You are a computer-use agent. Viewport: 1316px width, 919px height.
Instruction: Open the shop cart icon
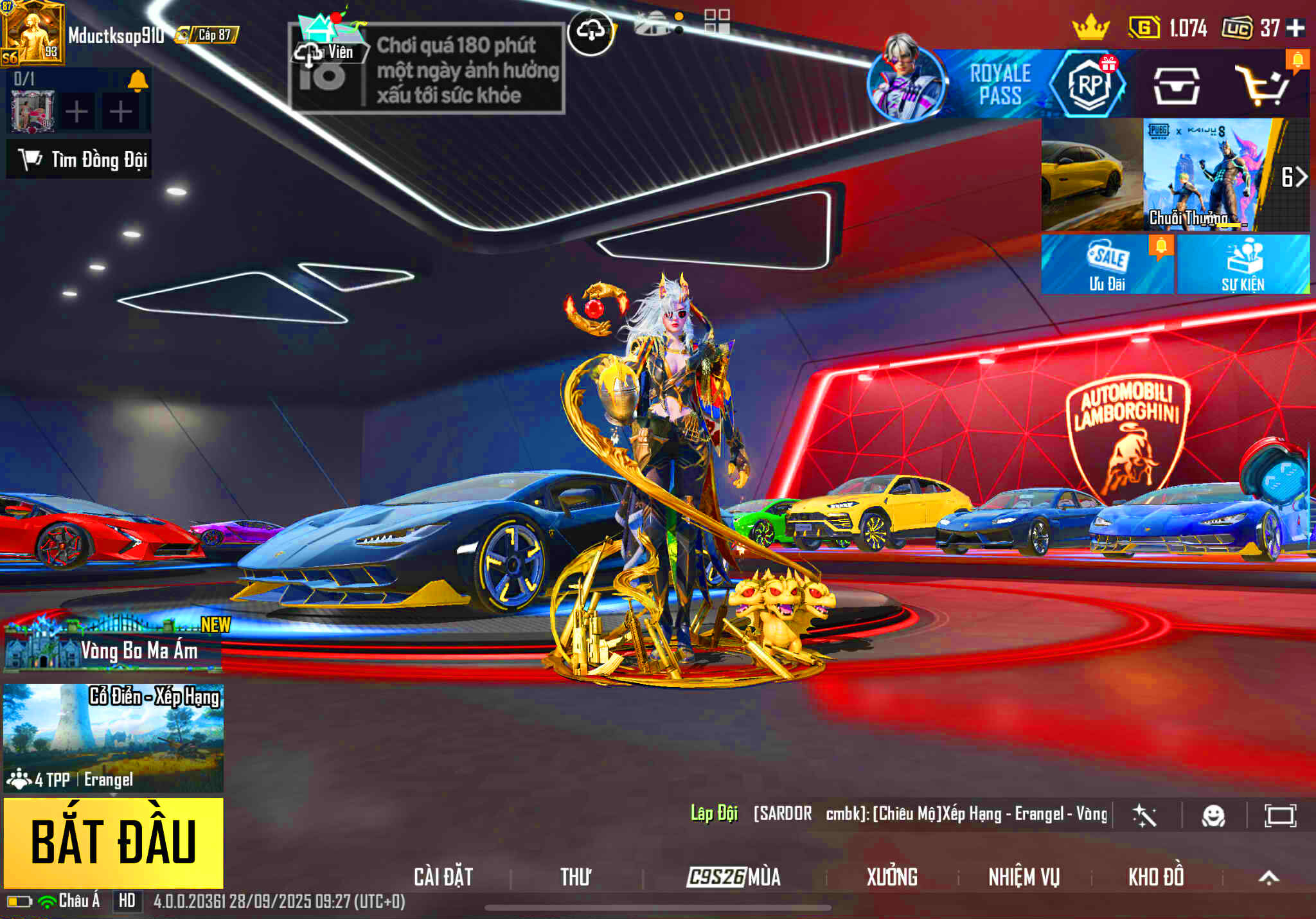point(1263,85)
